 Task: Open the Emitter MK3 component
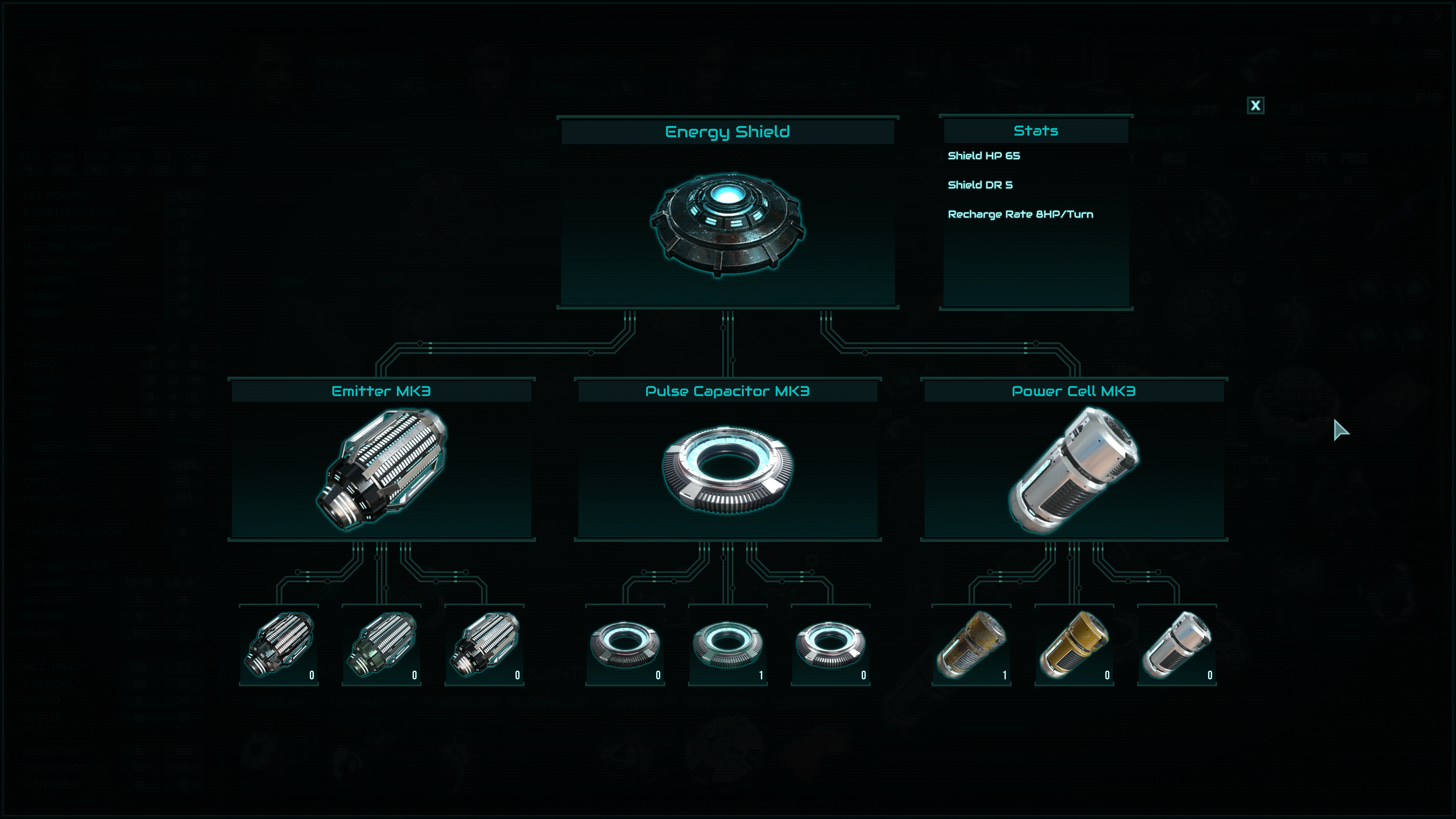[x=382, y=469]
